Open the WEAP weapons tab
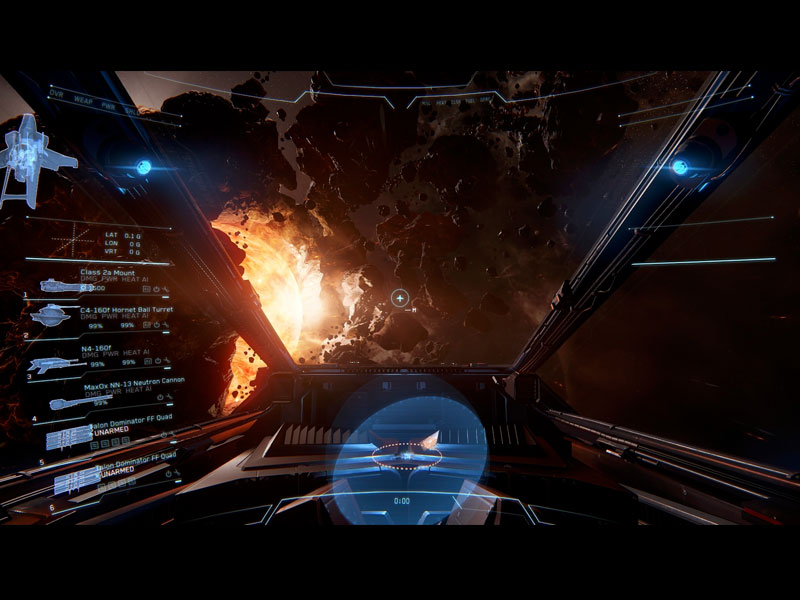 (83, 98)
